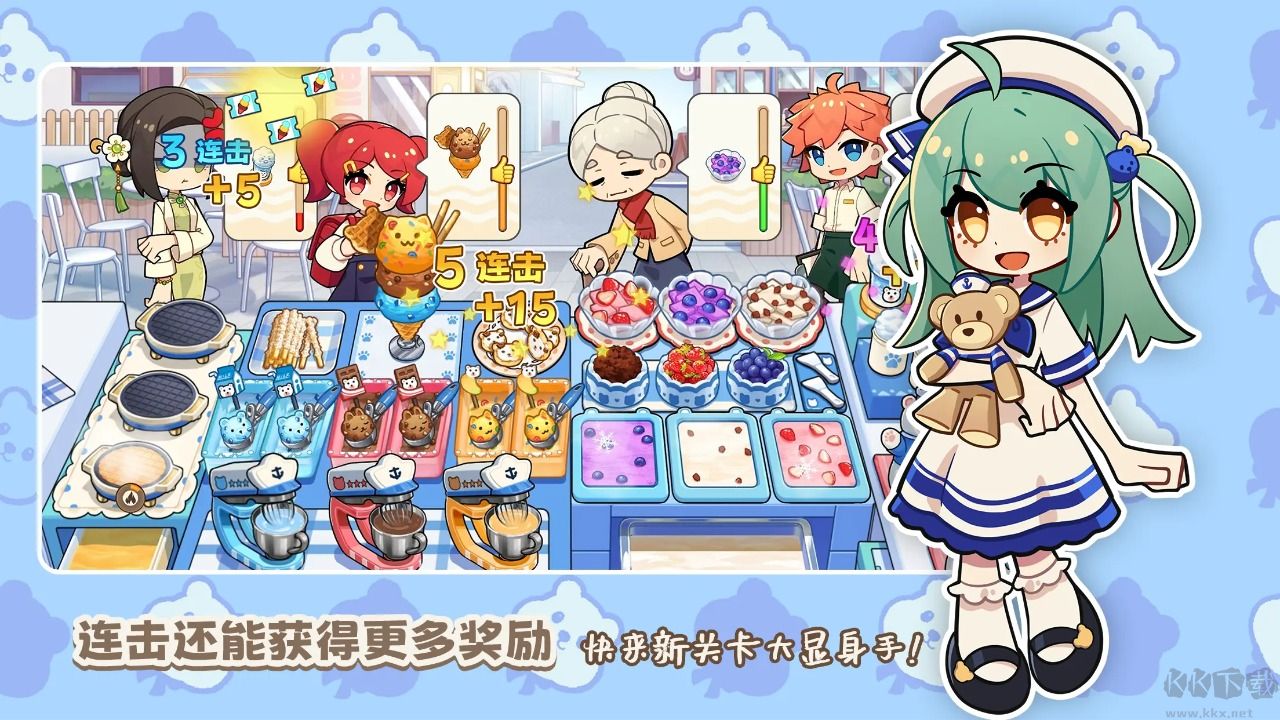Screen dimensions: 1280x720
Task: Select the banana ice cream scoop in the orange bin
Action: click(484, 427)
